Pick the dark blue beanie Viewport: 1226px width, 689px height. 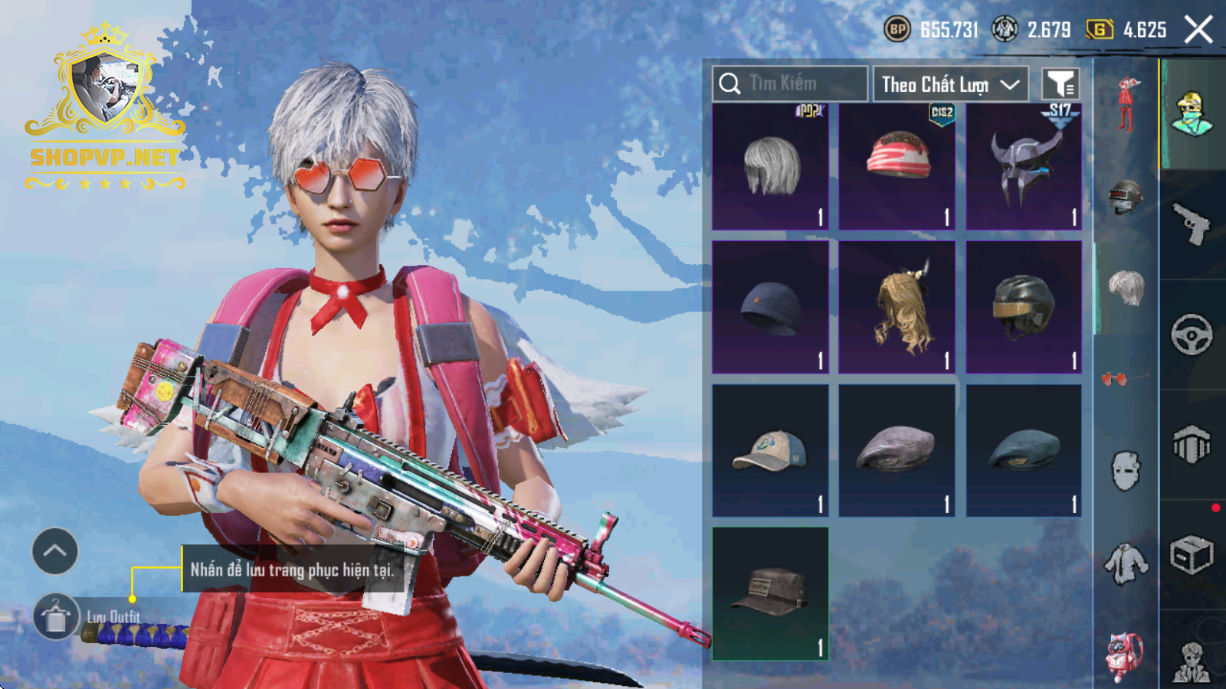coord(770,308)
